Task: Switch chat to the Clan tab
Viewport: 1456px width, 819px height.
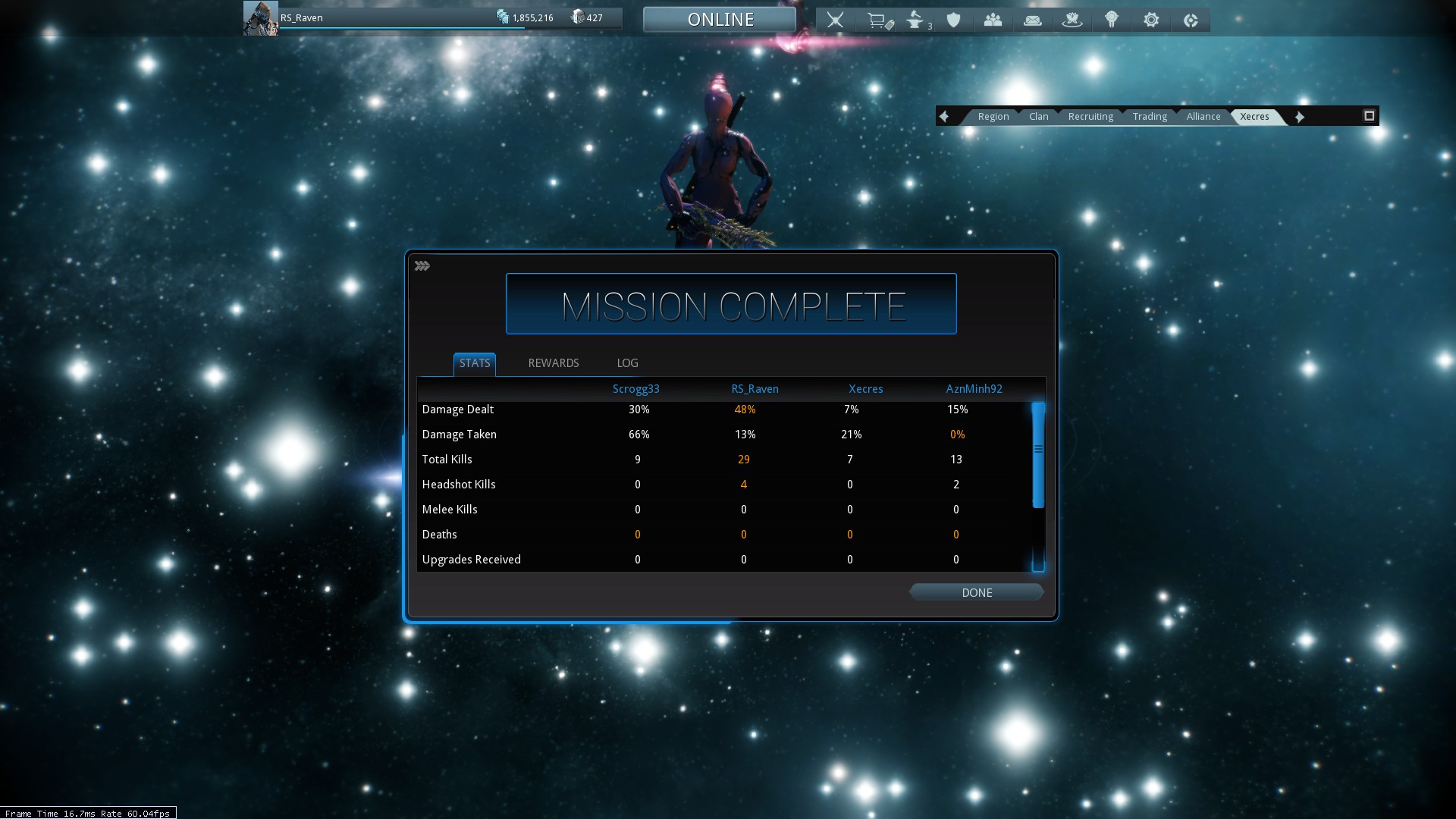Action: pos(1038,117)
